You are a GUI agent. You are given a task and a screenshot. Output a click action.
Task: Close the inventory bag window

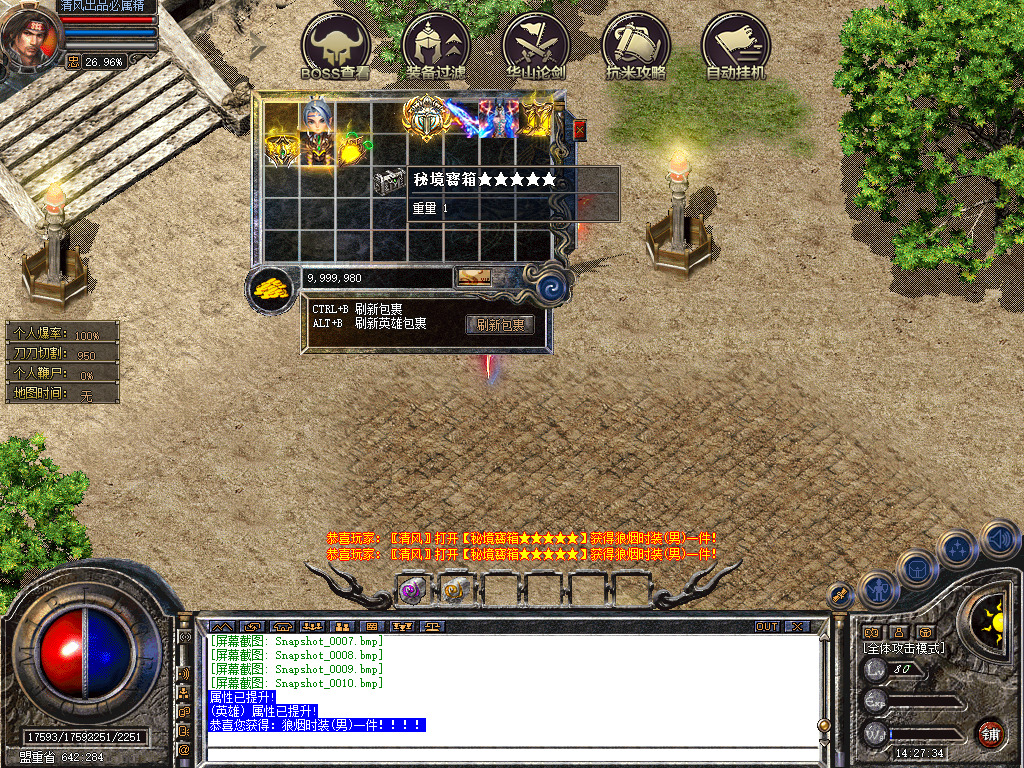point(579,130)
